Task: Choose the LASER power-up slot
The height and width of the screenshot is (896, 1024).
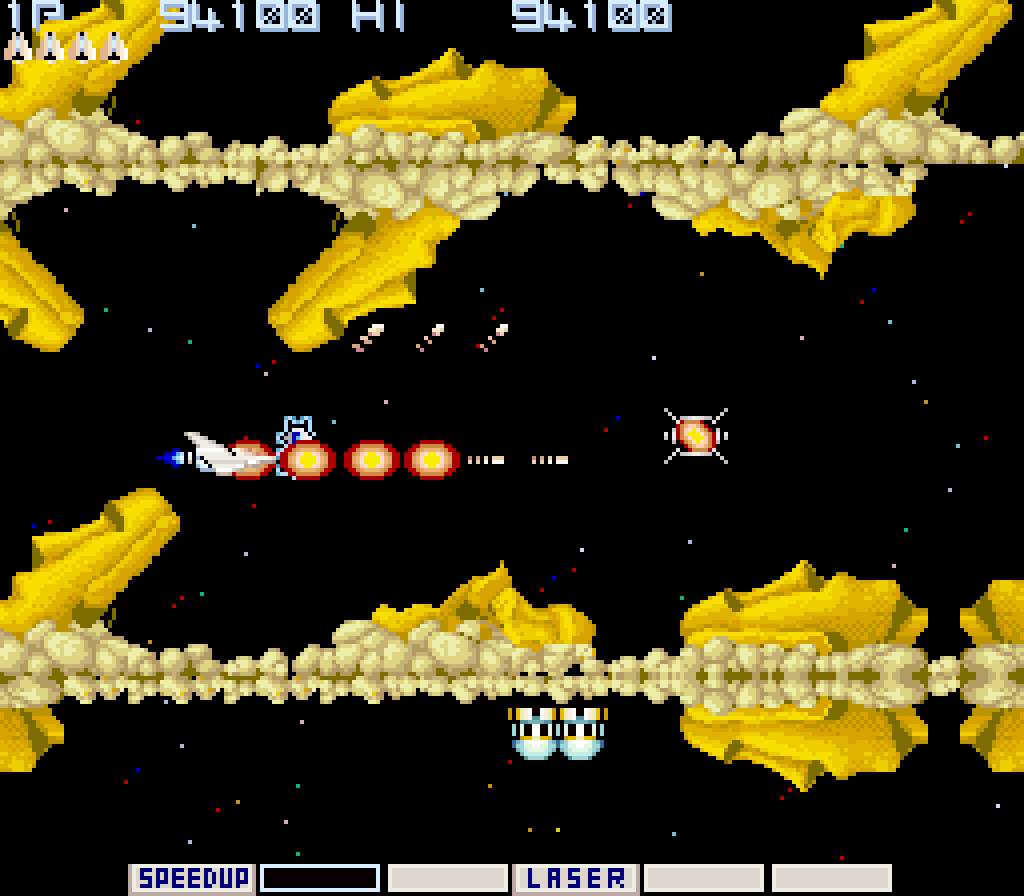Action: [x=576, y=879]
